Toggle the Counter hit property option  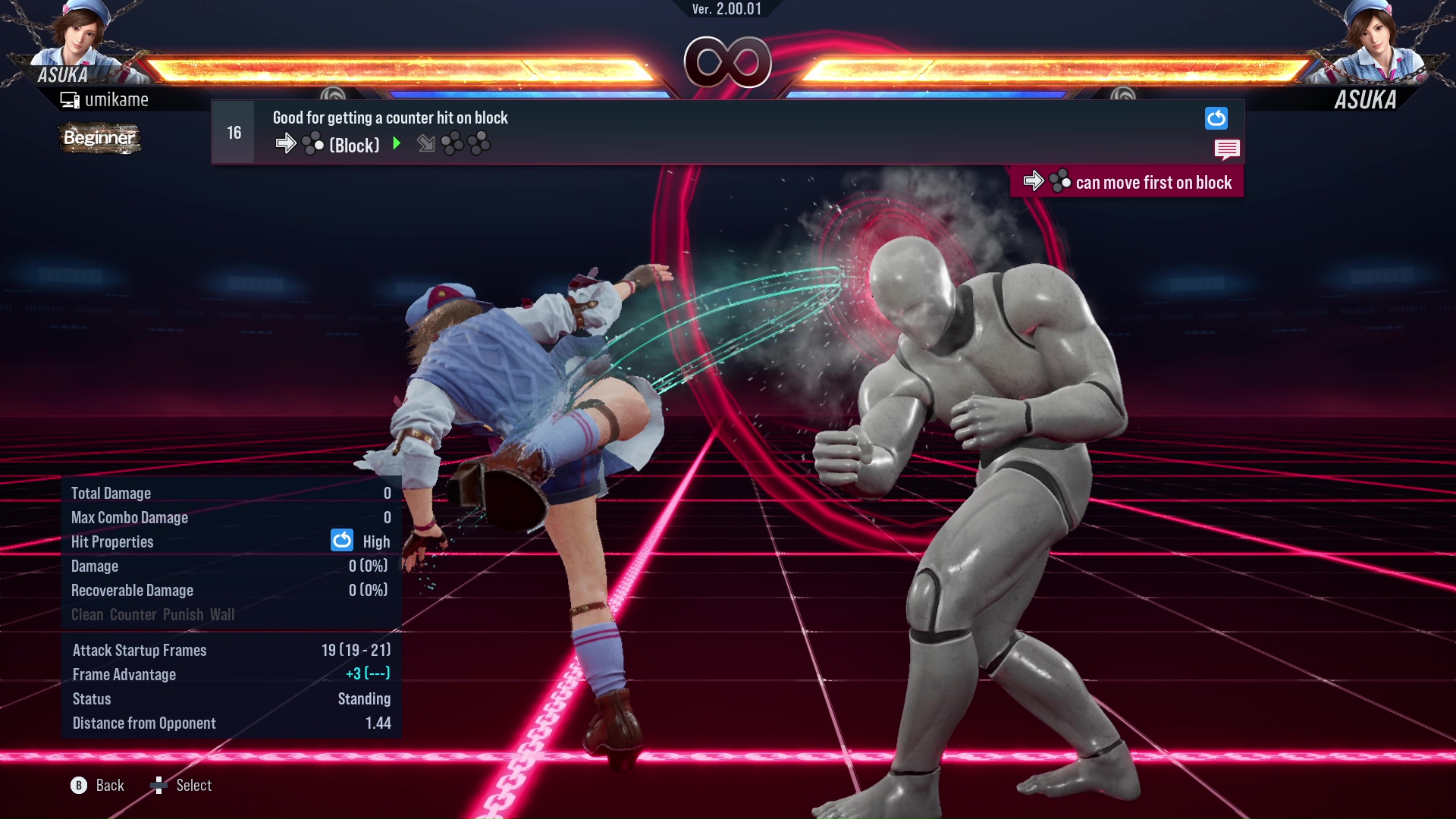(132, 615)
